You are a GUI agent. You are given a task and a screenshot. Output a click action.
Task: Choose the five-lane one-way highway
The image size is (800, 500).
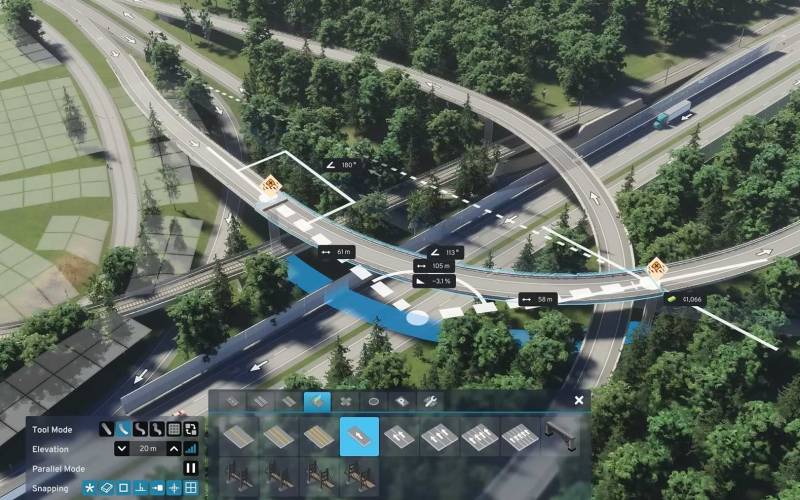coord(520,436)
